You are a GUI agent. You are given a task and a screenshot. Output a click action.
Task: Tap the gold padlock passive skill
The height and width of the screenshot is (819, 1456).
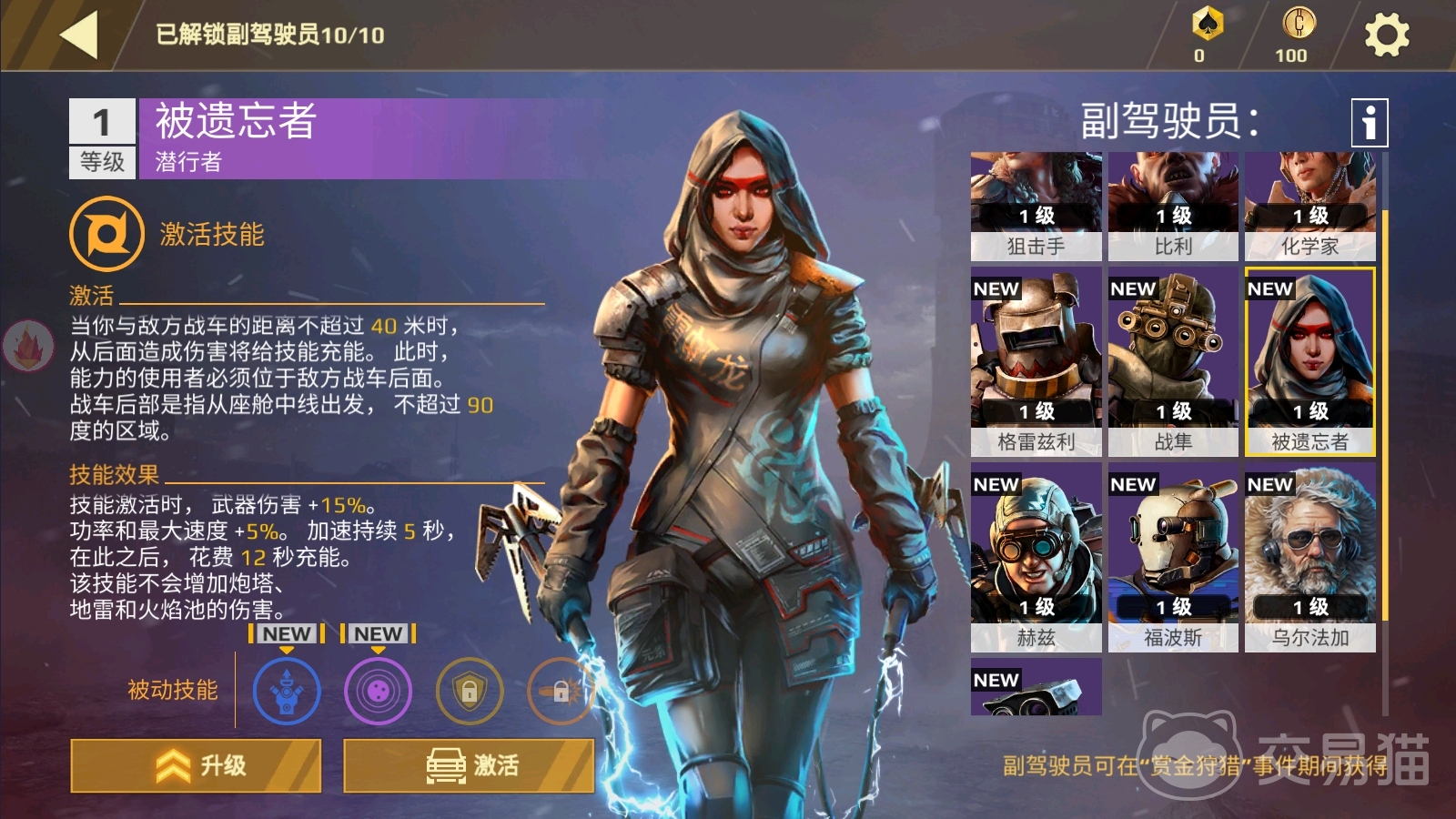469,692
